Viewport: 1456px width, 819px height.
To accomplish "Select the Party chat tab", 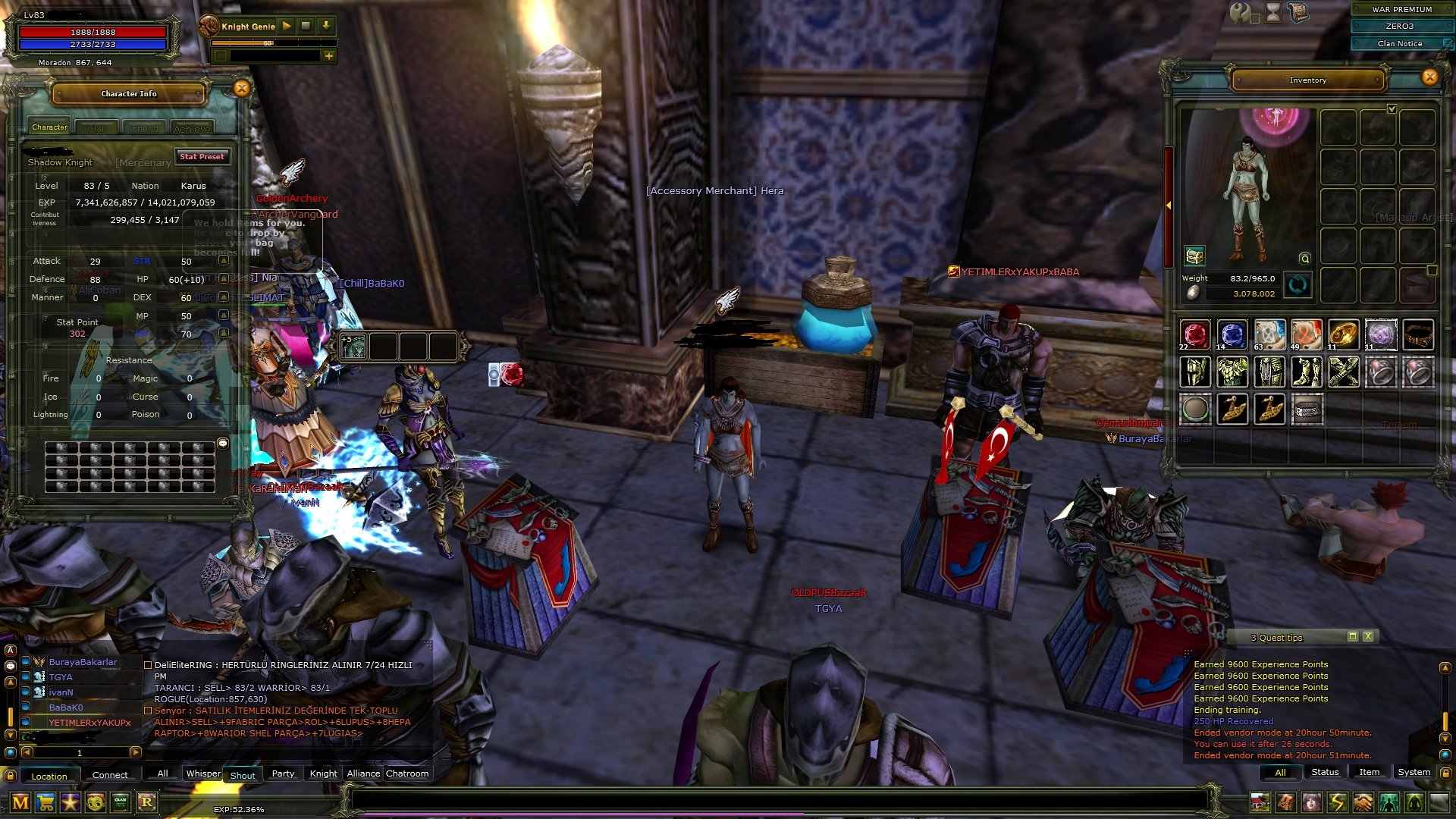I will [283, 773].
